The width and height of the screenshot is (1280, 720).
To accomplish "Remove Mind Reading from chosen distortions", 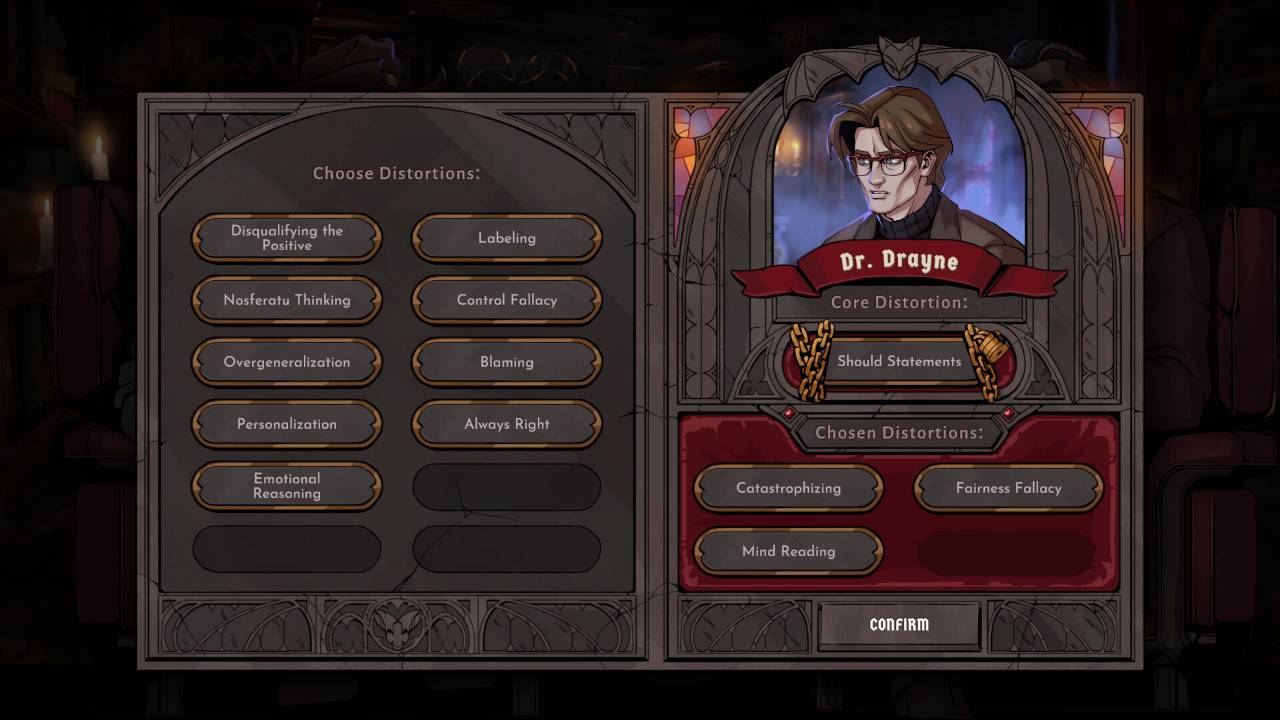I will pyautogui.click(x=788, y=551).
